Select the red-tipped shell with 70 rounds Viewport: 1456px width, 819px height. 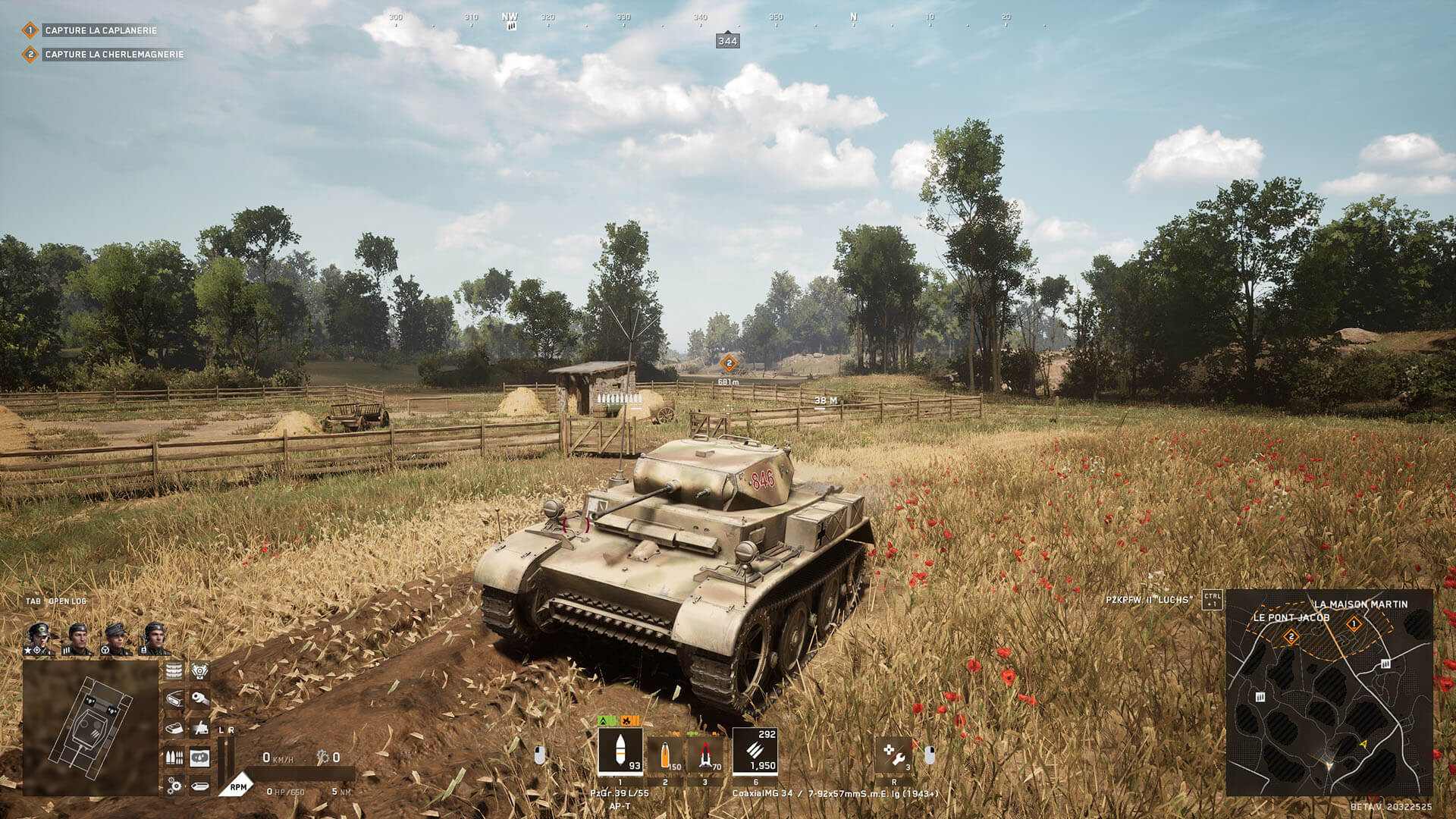[706, 755]
